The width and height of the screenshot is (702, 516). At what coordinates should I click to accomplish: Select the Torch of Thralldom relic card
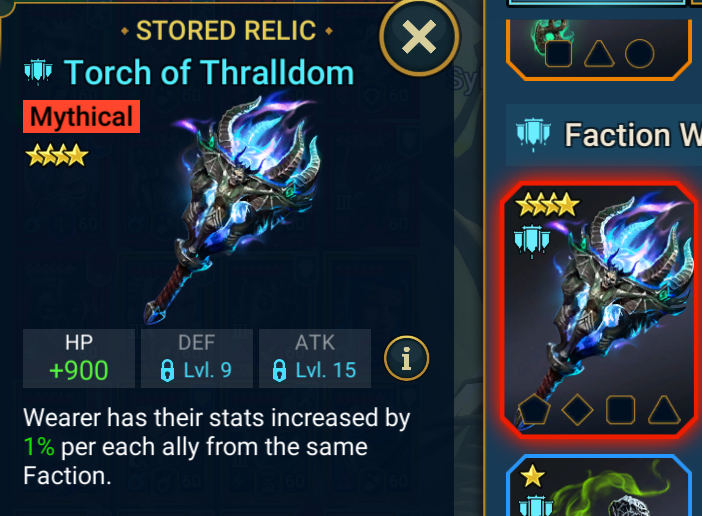point(598,312)
